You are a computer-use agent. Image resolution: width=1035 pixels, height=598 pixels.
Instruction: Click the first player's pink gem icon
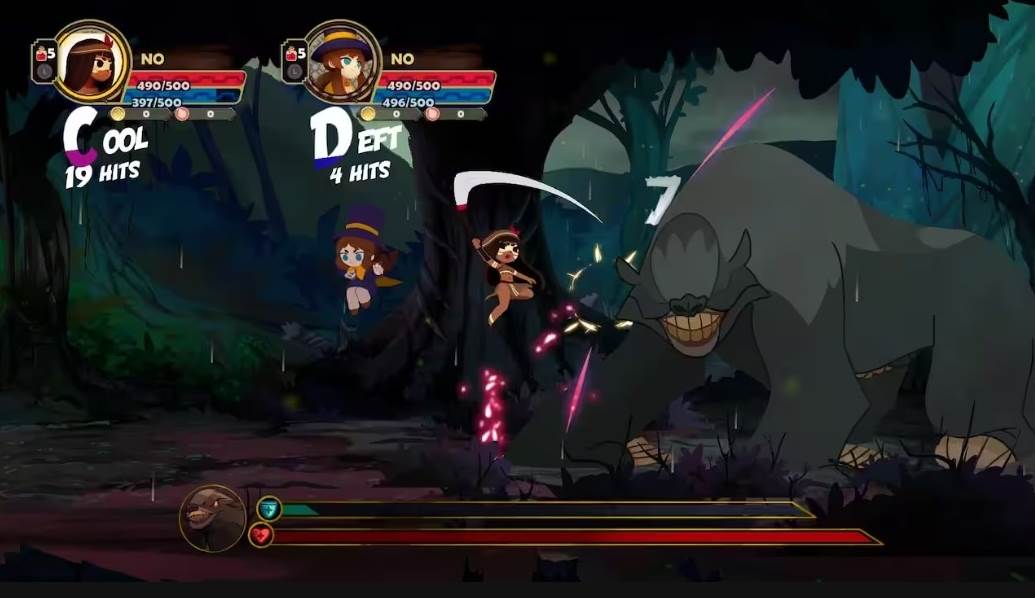click(x=182, y=114)
